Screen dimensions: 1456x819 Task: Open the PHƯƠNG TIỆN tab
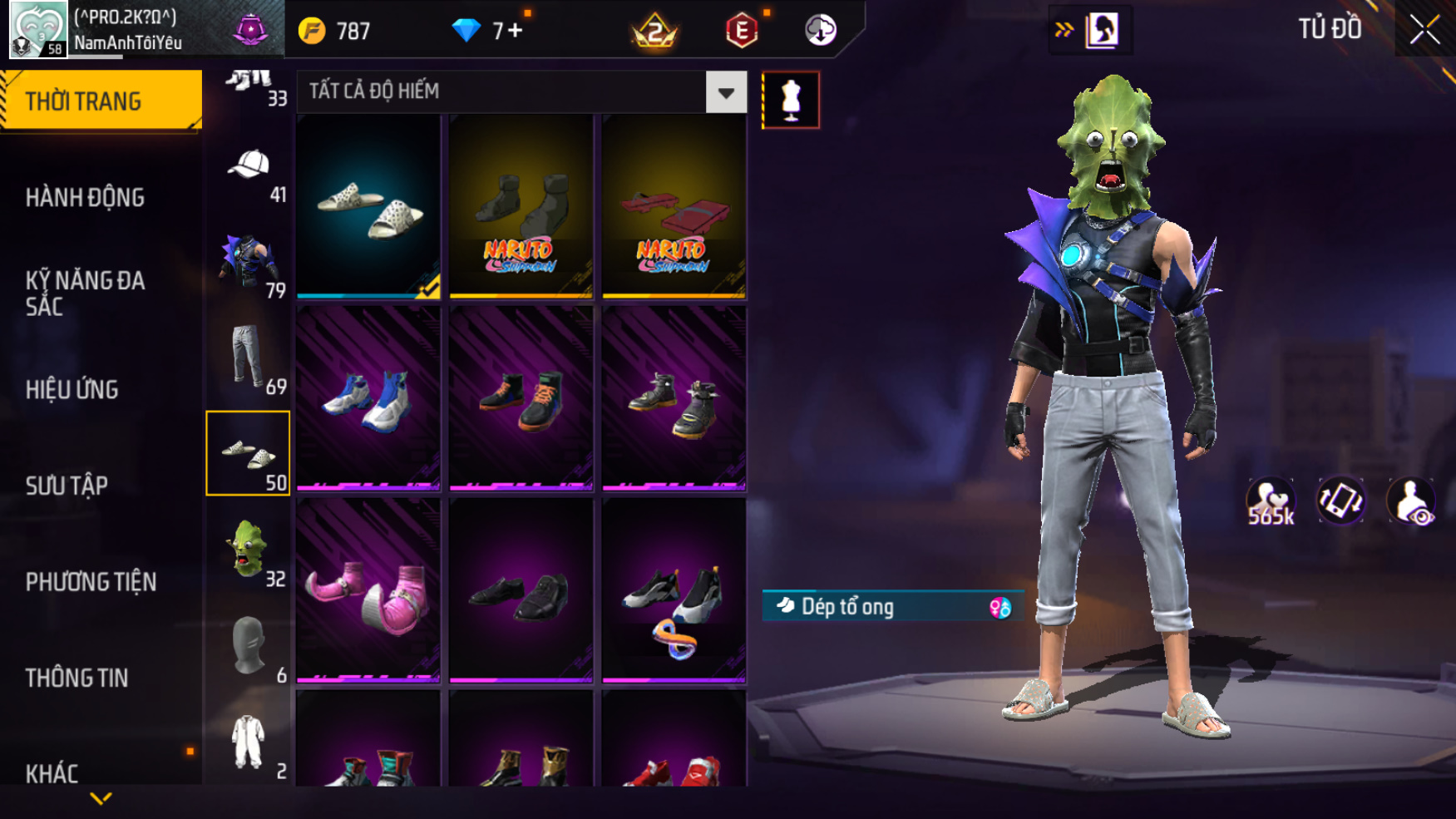point(91,582)
